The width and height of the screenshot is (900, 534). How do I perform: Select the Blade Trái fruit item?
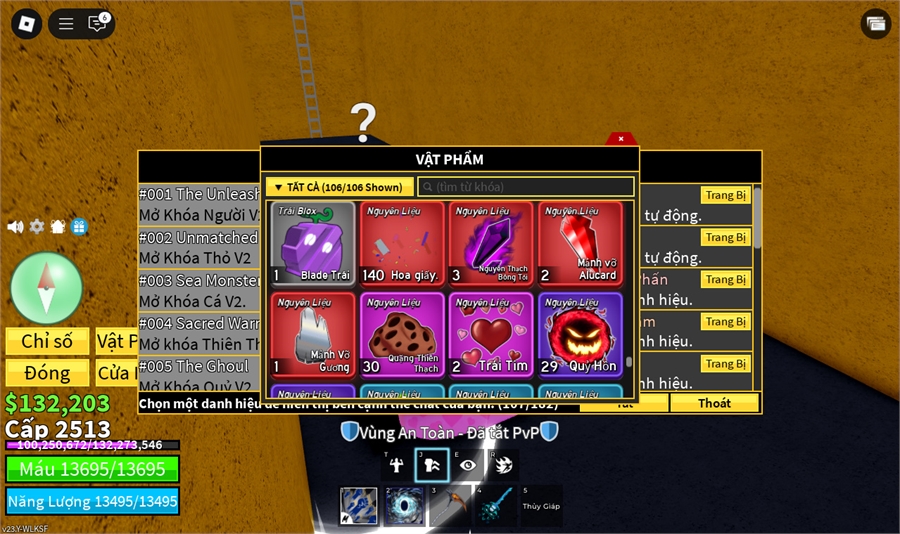313,243
